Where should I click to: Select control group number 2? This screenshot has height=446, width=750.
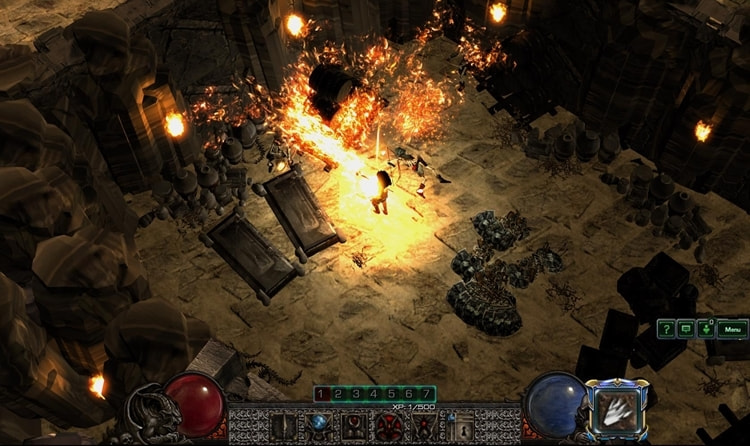[x=339, y=394]
